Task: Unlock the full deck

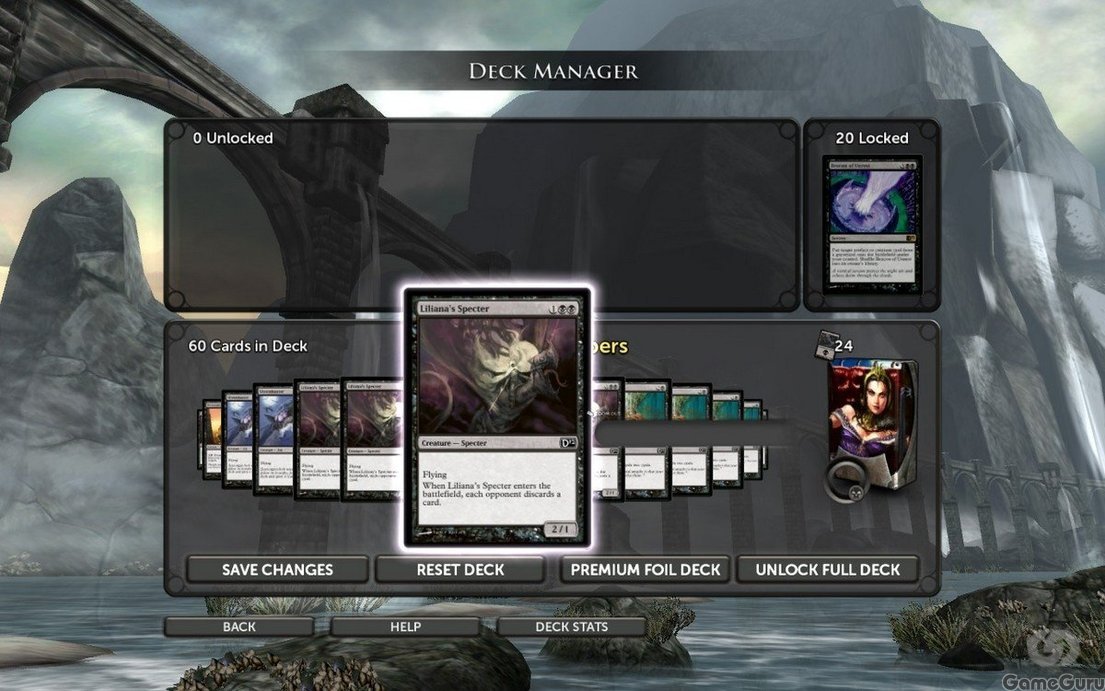Action: [x=828, y=570]
